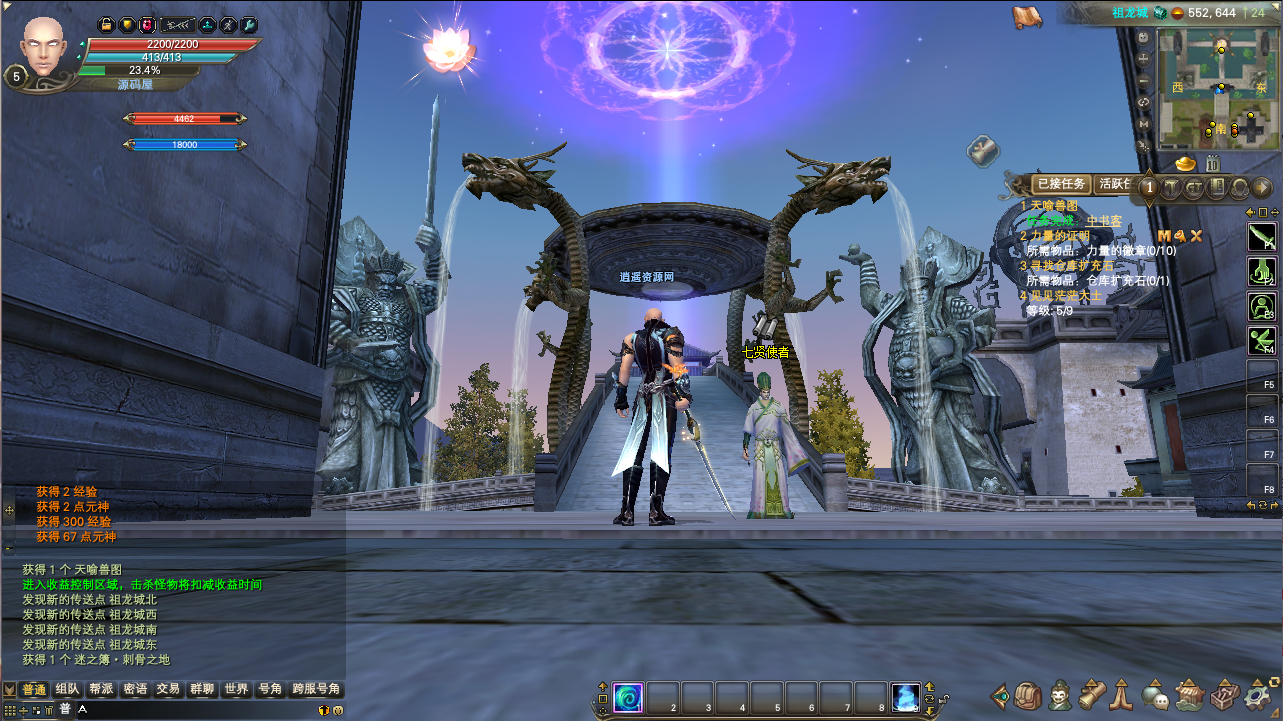Switch chat to the 组队 tab
This screenshot has width=1283, height=721.
(x=68, y=689)
